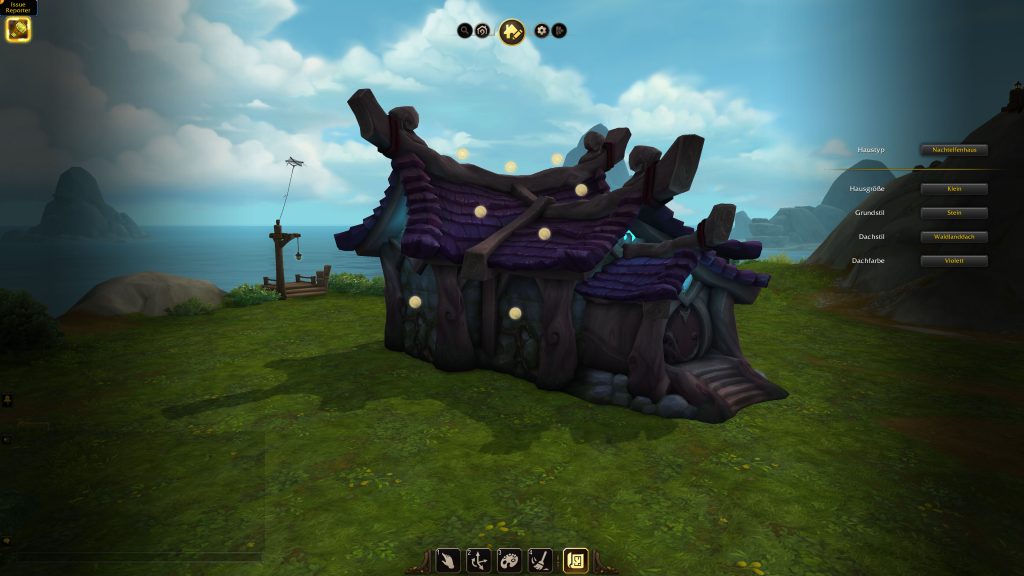
Task: Activate the golden house editor mode button
Action: pyautogui.click(x=512, y=32)
